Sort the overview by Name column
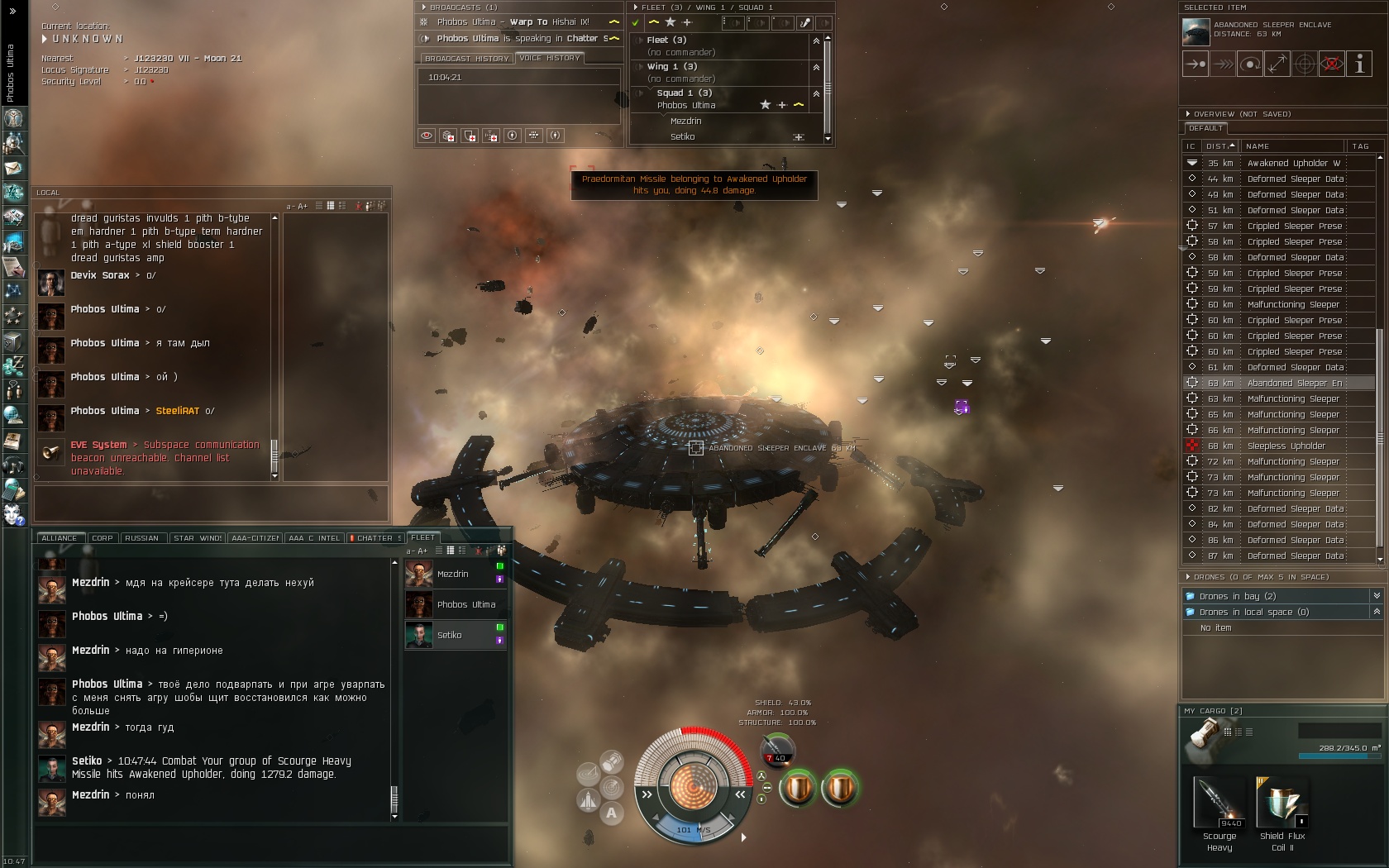Image resolution: width=1389 pixels, height=868 pixels. click(x=1292, y=146)
